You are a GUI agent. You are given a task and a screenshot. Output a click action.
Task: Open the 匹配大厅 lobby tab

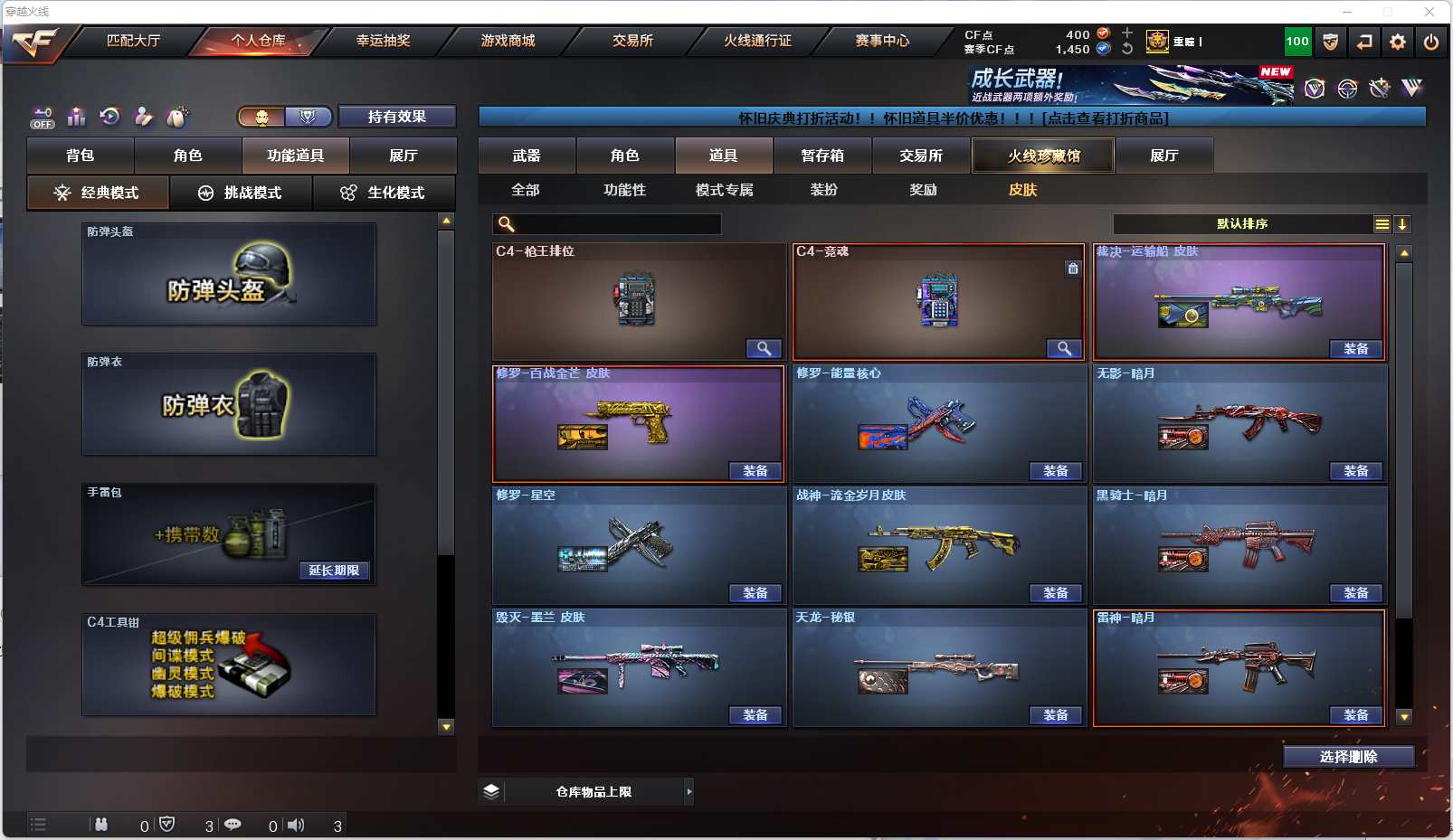(133, 41)
